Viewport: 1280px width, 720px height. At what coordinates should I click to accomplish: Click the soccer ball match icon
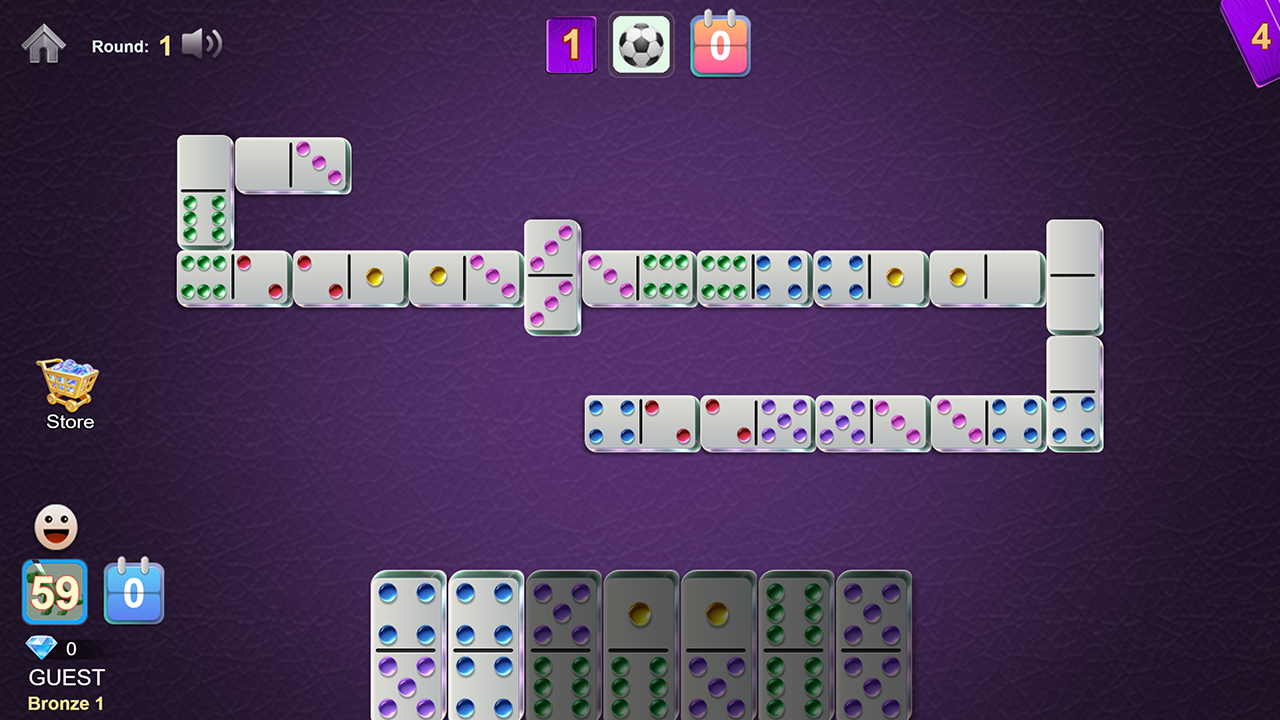[641, 44]
